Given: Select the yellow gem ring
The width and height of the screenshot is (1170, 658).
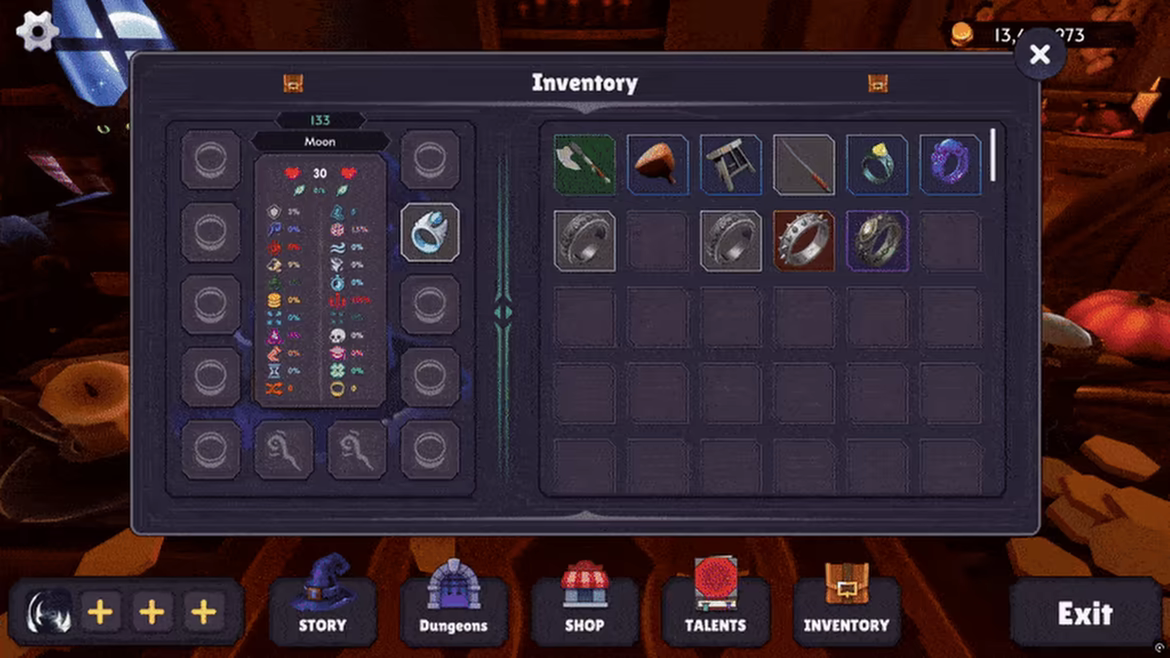Looking at the screenshot, I should point(877,165).
